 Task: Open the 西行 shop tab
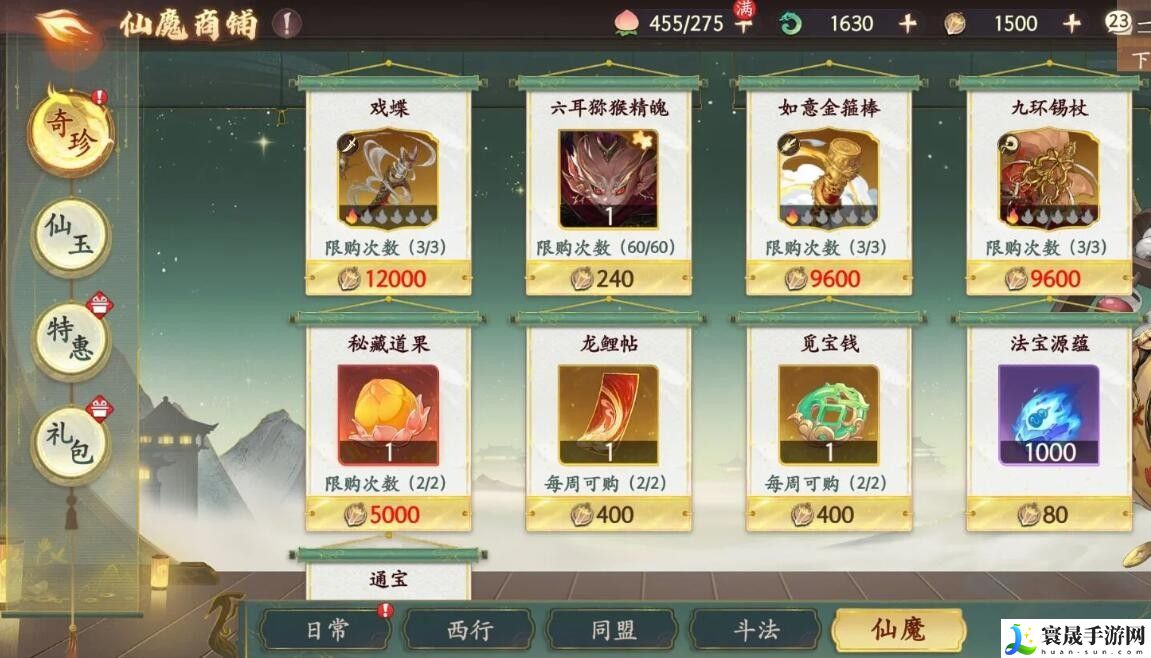click(470, 630)
